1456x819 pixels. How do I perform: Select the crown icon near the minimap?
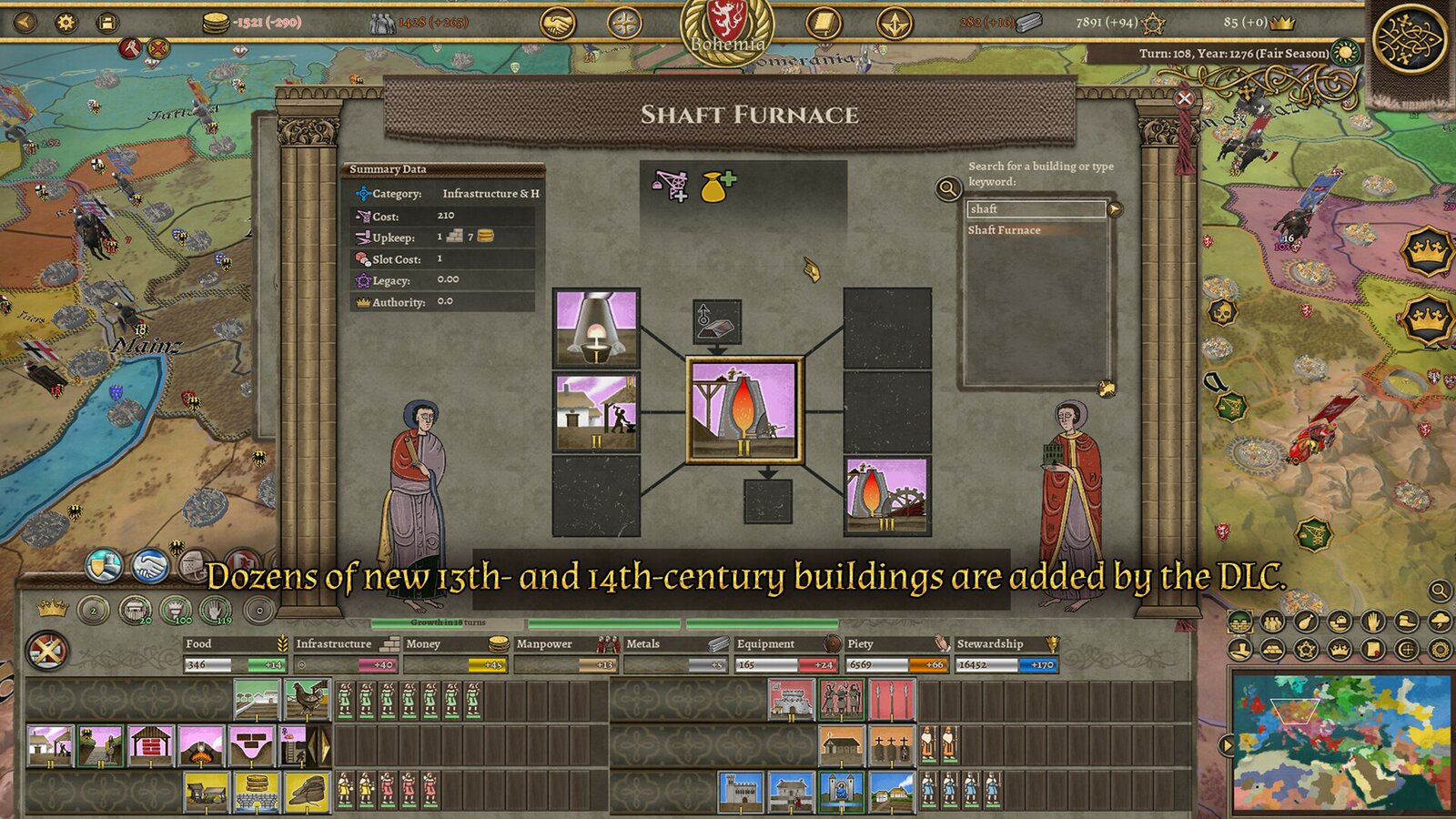point(1340,649)
